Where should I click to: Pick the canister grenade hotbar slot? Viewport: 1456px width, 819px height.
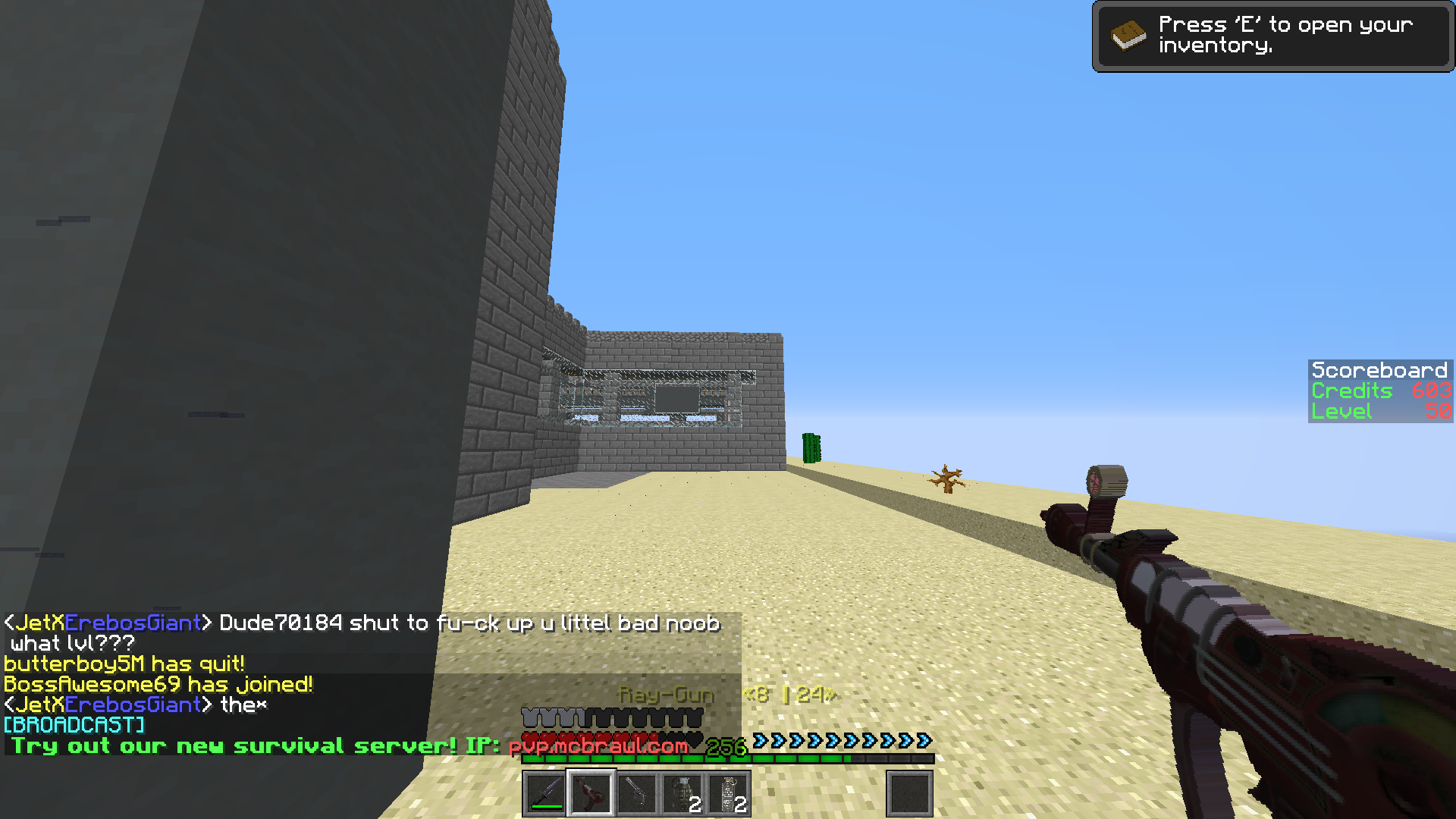click(x=729, y=794)
